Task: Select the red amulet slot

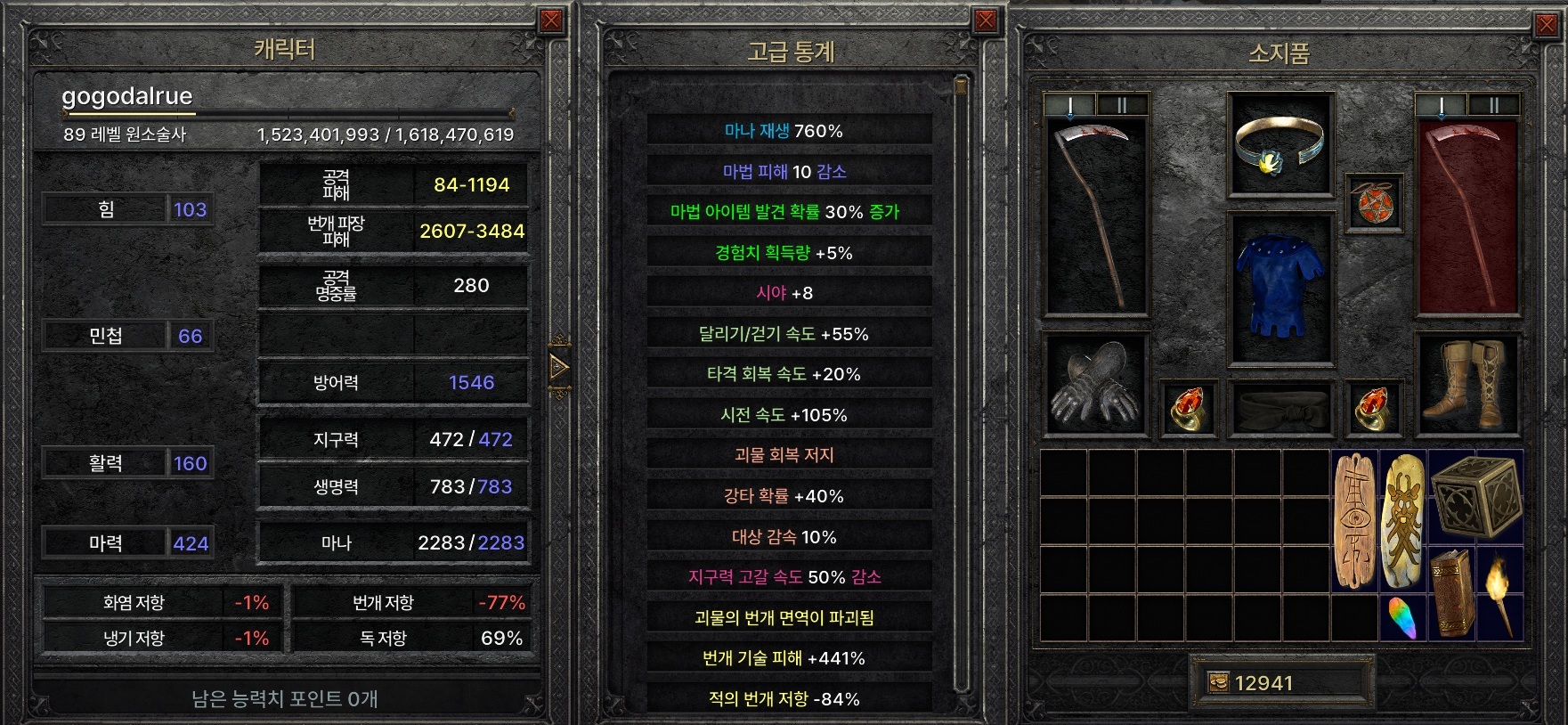Action: point(1374,203)
